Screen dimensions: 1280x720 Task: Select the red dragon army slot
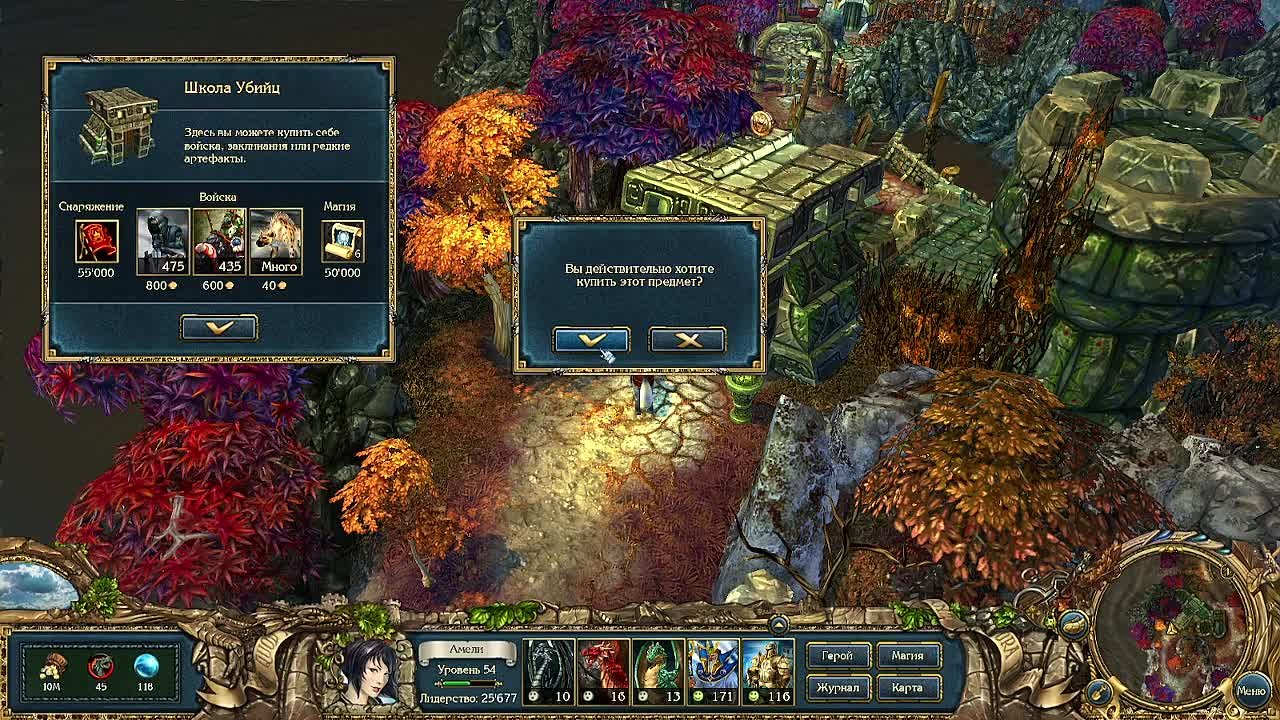coord(604,671)
